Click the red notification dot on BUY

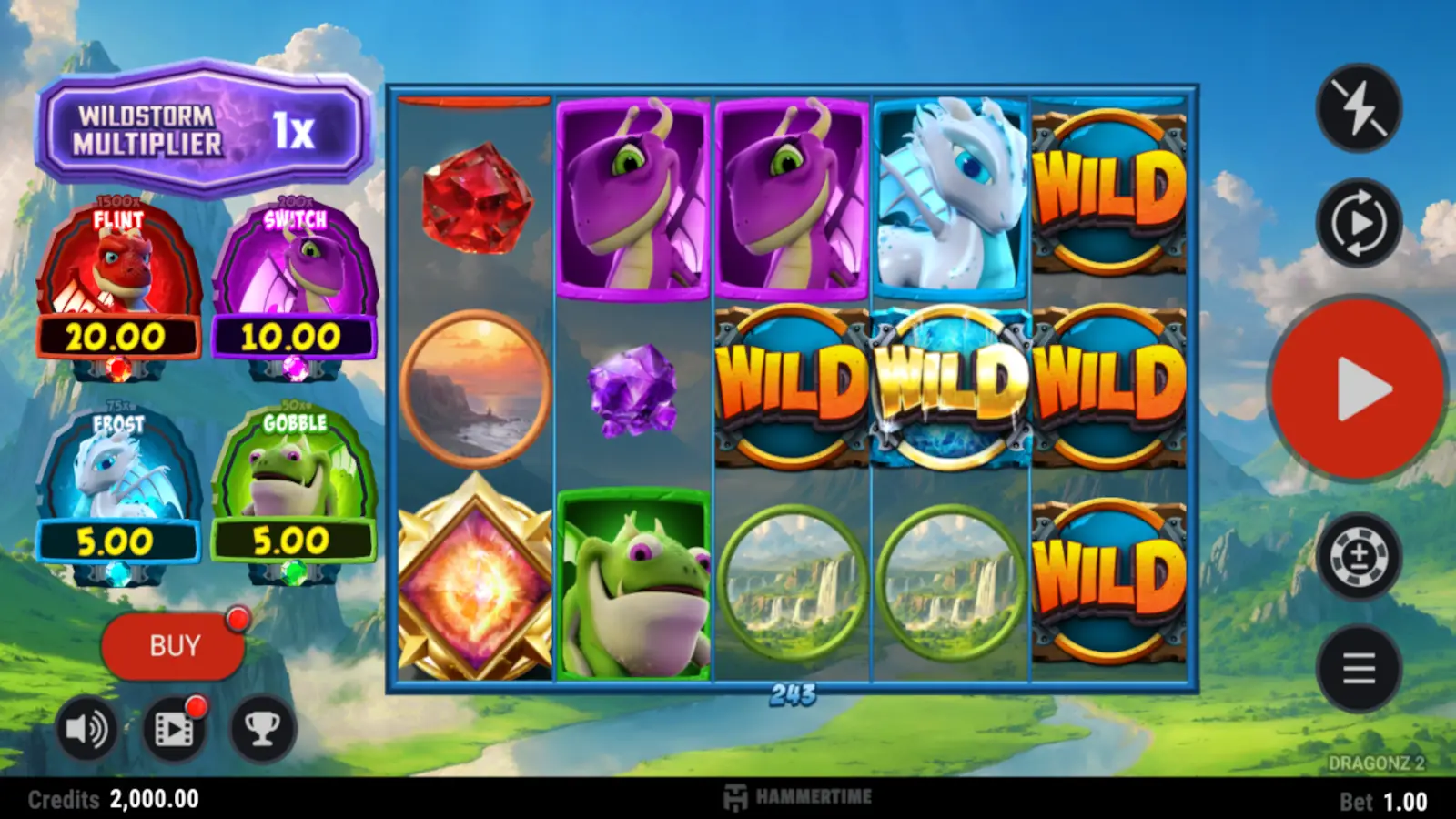pyautogui.click(x=239, y=618)
